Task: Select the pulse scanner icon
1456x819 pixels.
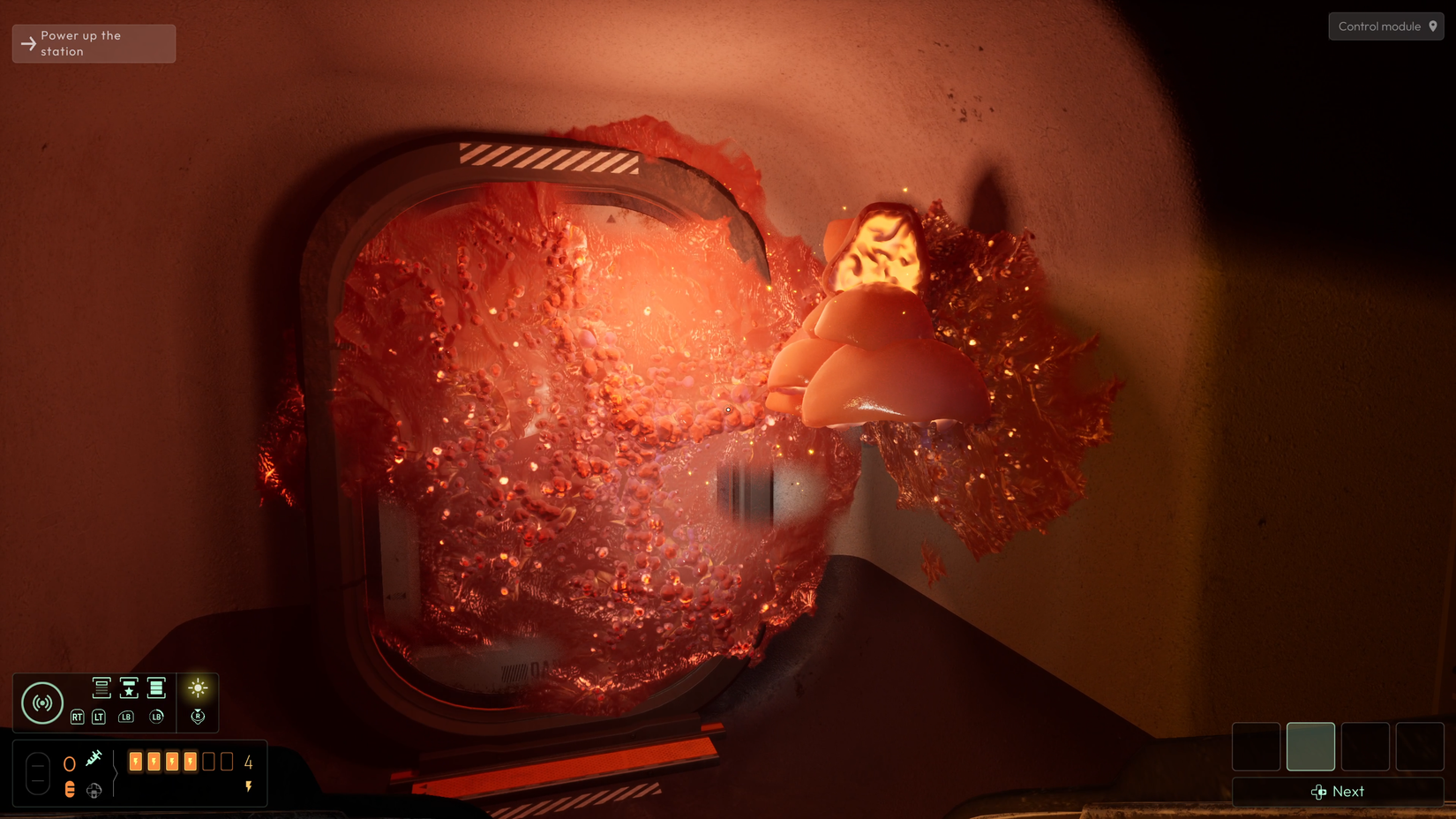Action: (42, 703)
